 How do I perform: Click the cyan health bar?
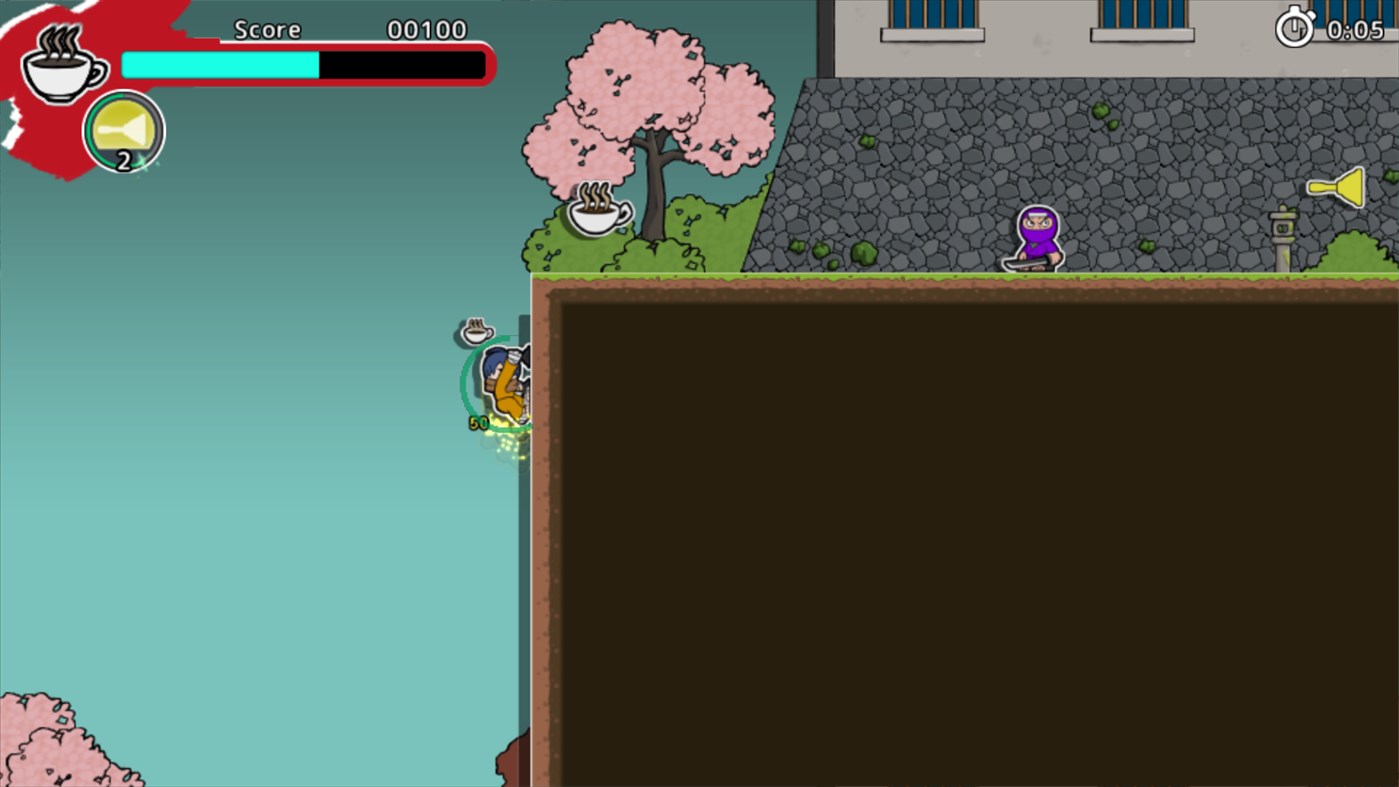218,64
